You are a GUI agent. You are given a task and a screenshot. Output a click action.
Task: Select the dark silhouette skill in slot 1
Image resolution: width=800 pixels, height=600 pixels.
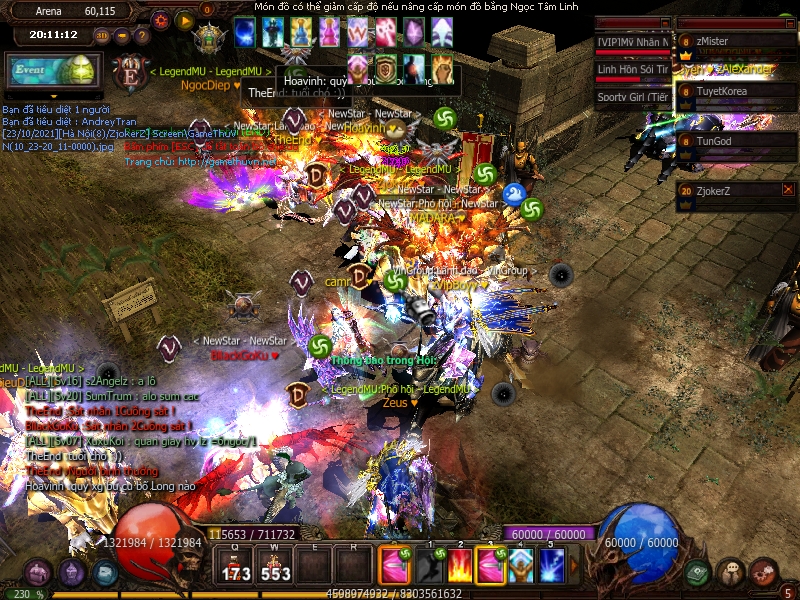pos(428,567)
